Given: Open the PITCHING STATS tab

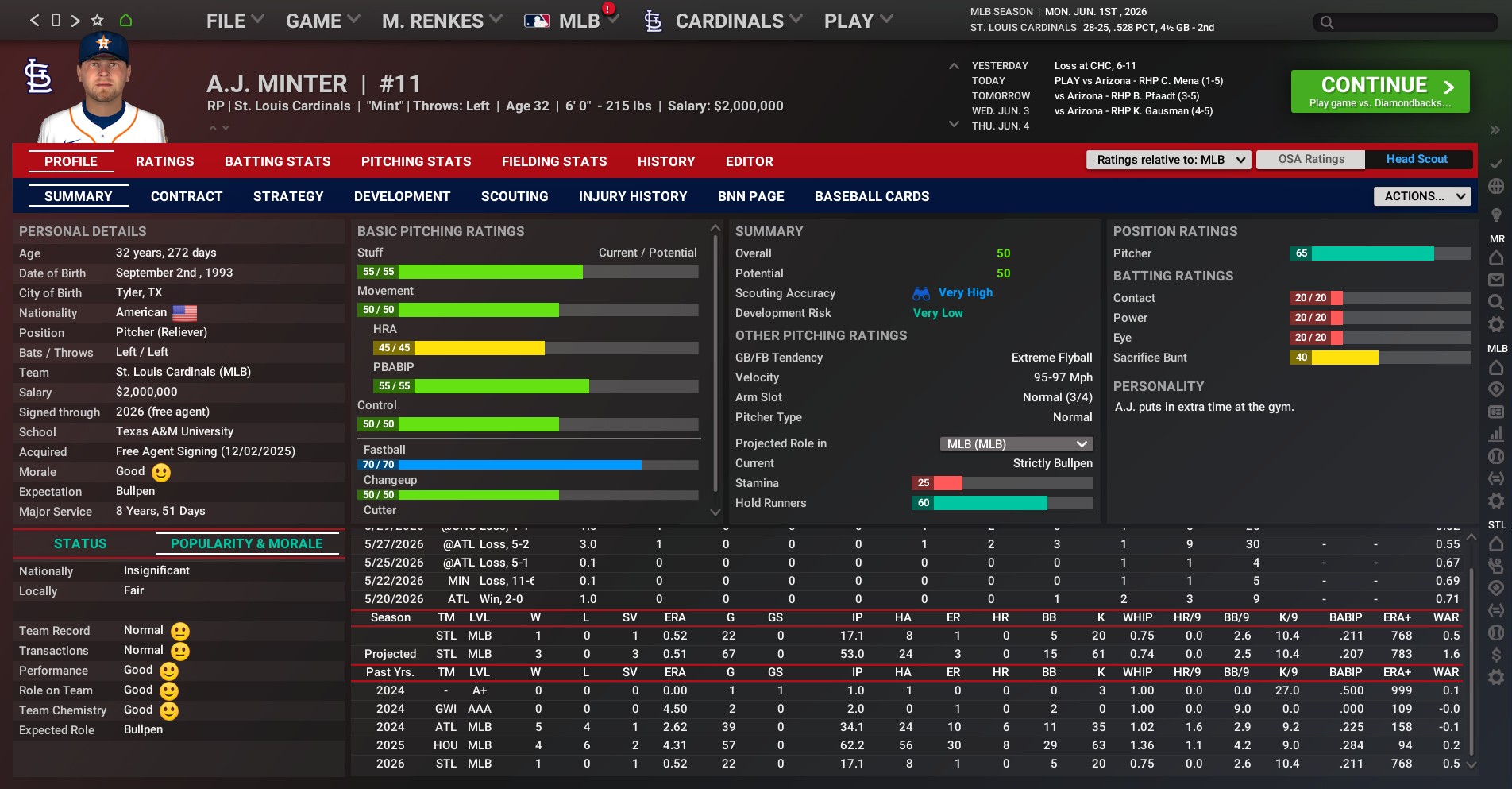Looking at the screenshot, I should point(416,161).
